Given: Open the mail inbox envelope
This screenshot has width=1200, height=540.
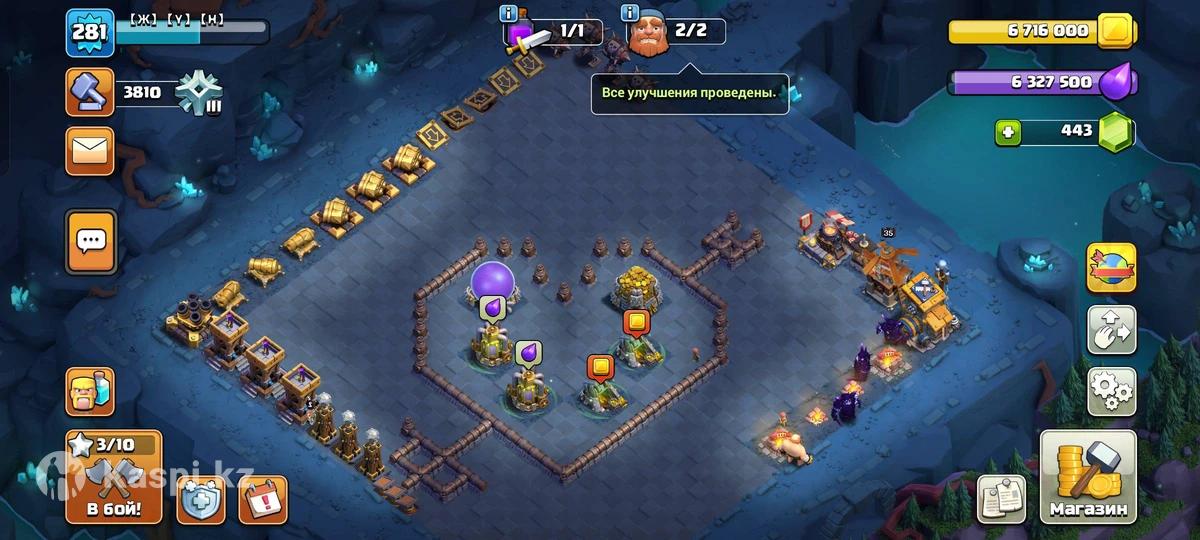Looking at the screenshot, I should (x=90, y=151).
